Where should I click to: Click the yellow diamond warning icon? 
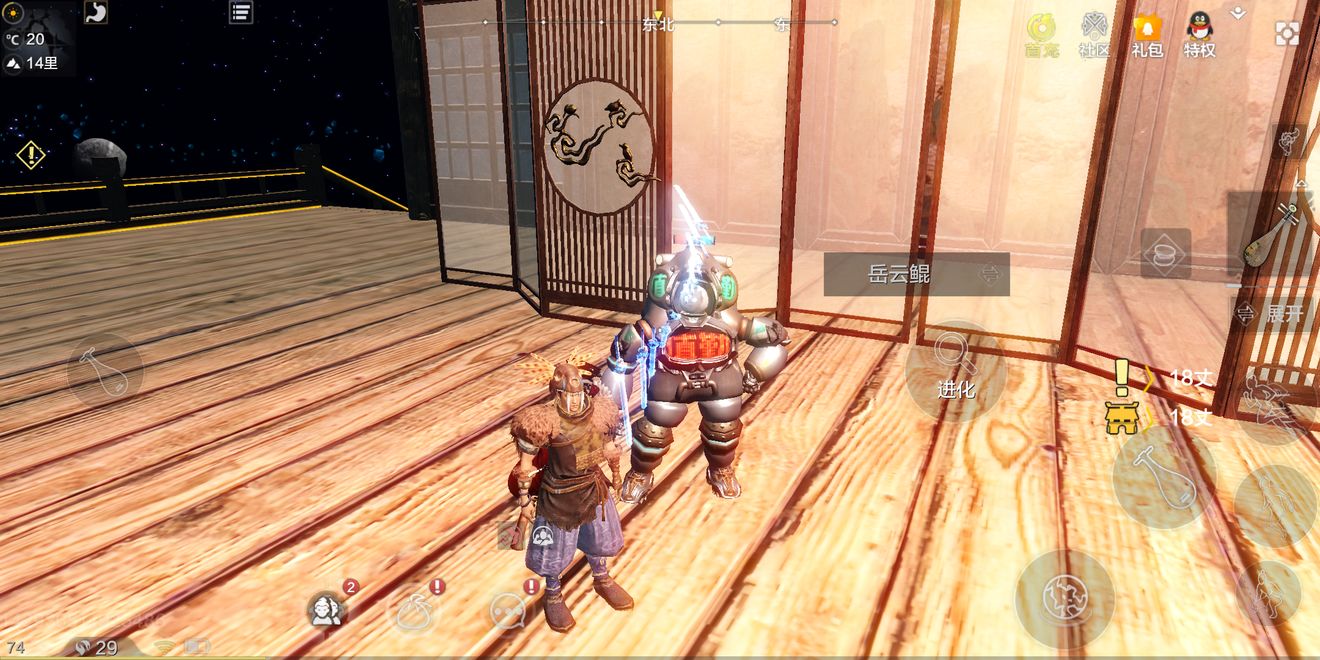click(x=31, y=155)
